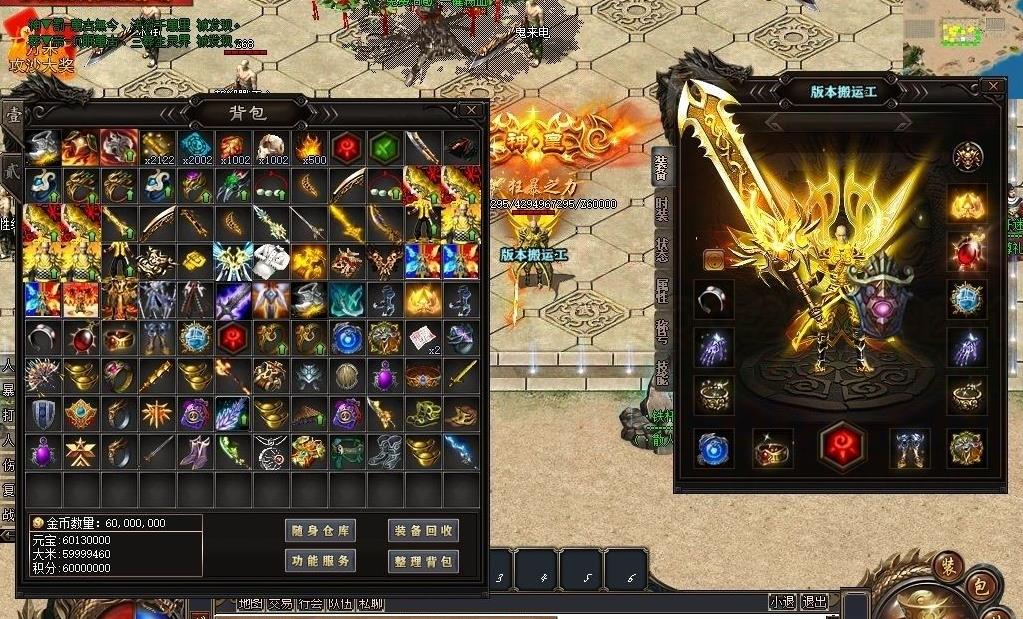The width and height of the screenshot is (1023, 619).
Task: Sort the bag with 整理背包
Action: click(x=423, y=561)
